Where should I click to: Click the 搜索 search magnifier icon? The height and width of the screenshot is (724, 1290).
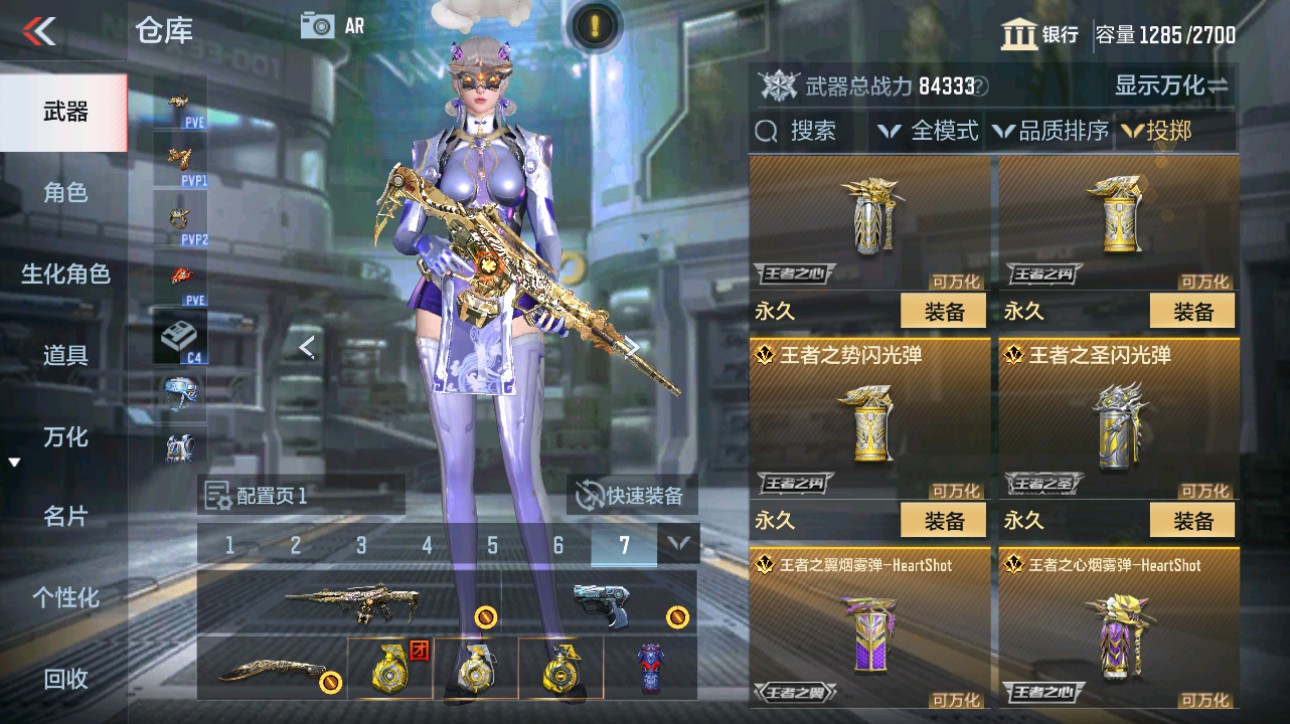tap(765, 129)
